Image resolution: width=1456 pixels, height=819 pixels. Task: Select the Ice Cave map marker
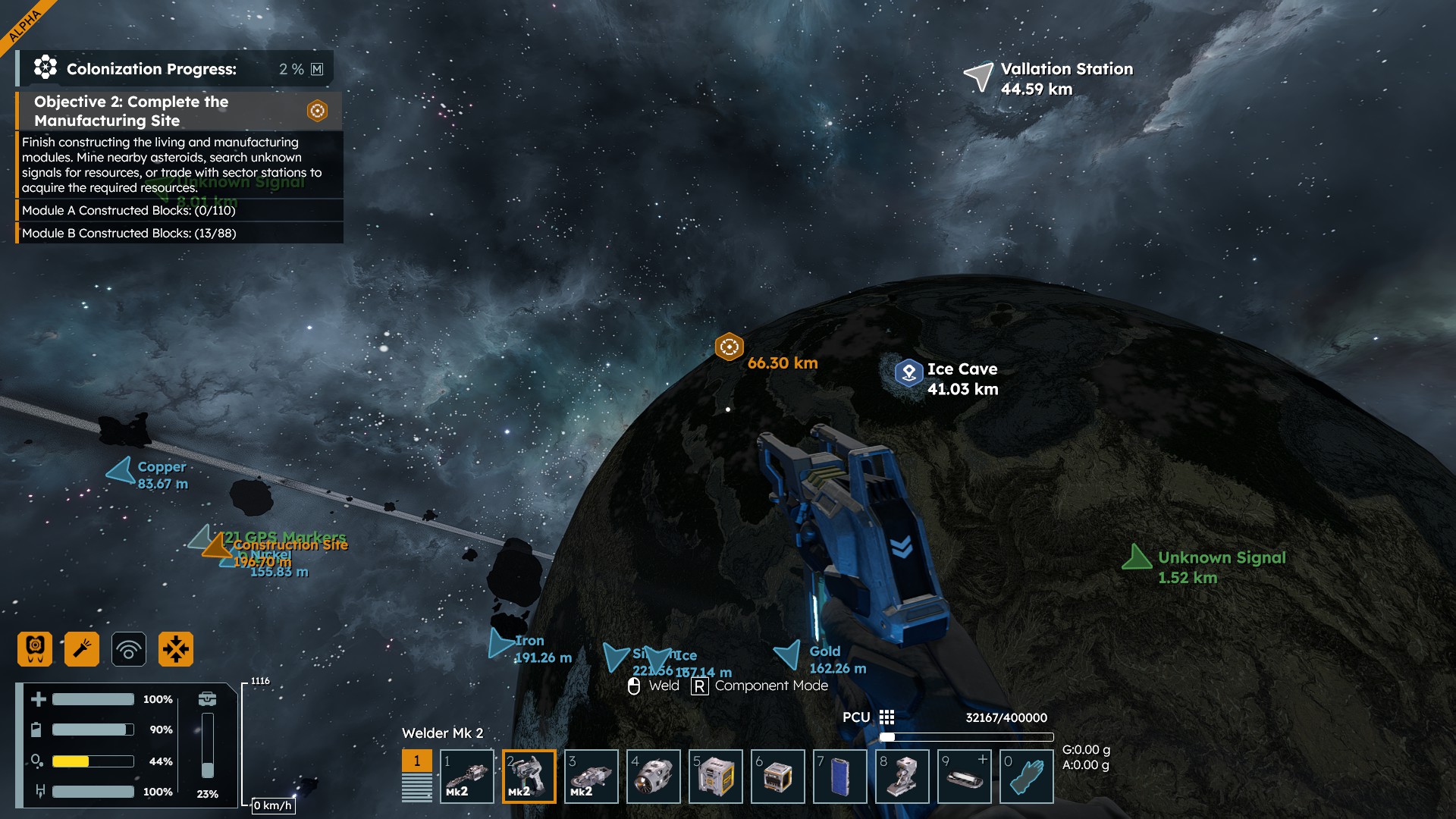pyautogui.click(x=908, y=372)
